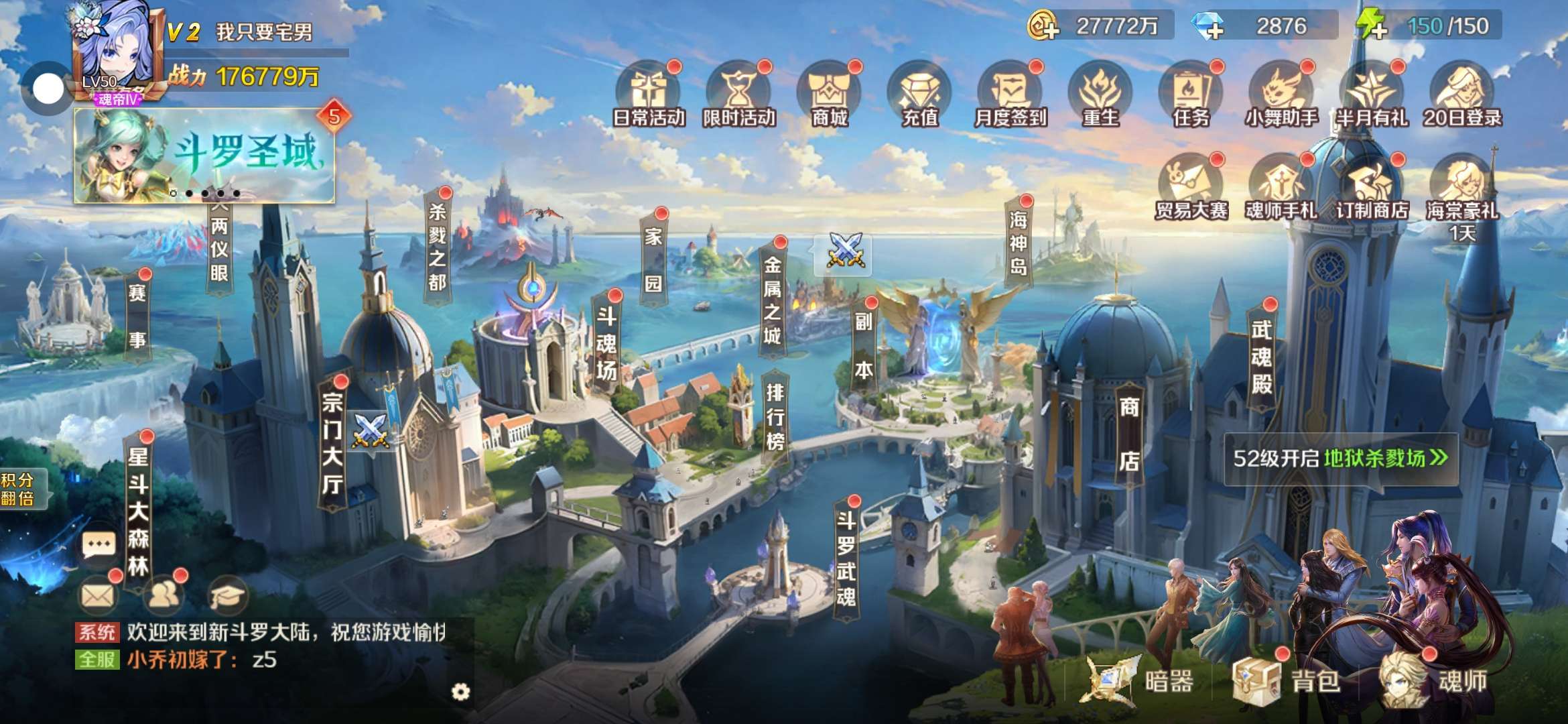Open the mail envelope icon
This screenshot has height=724, width=1568.
(x=98, y=595)
